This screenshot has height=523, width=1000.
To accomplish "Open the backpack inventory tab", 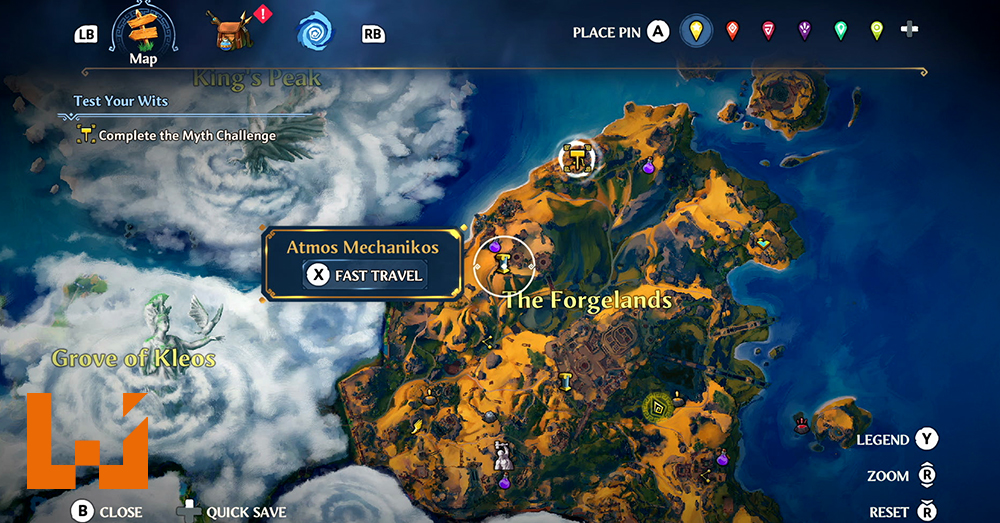I will (232, 31).
